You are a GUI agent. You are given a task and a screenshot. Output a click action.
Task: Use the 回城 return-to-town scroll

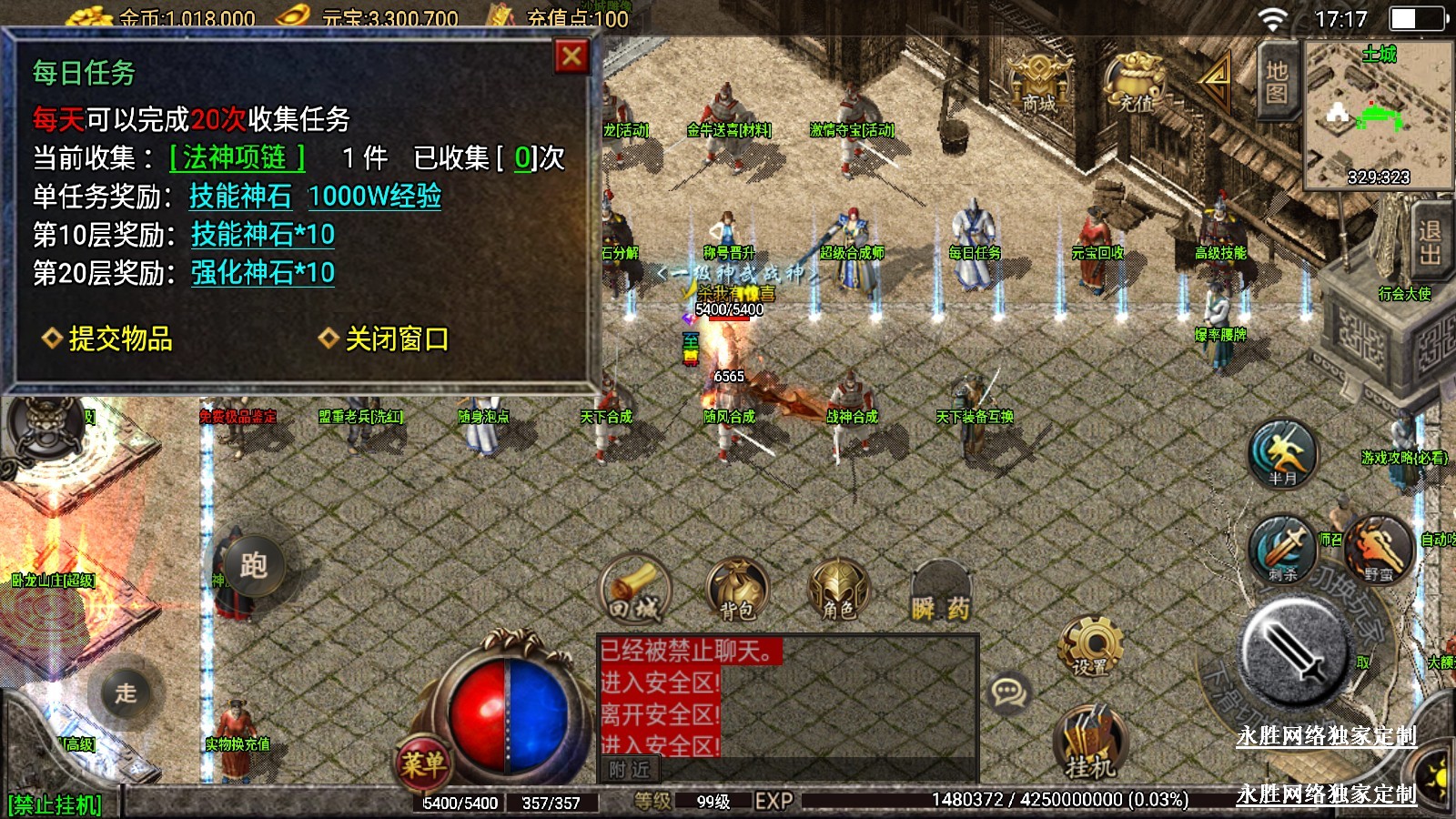coord(634,591)
